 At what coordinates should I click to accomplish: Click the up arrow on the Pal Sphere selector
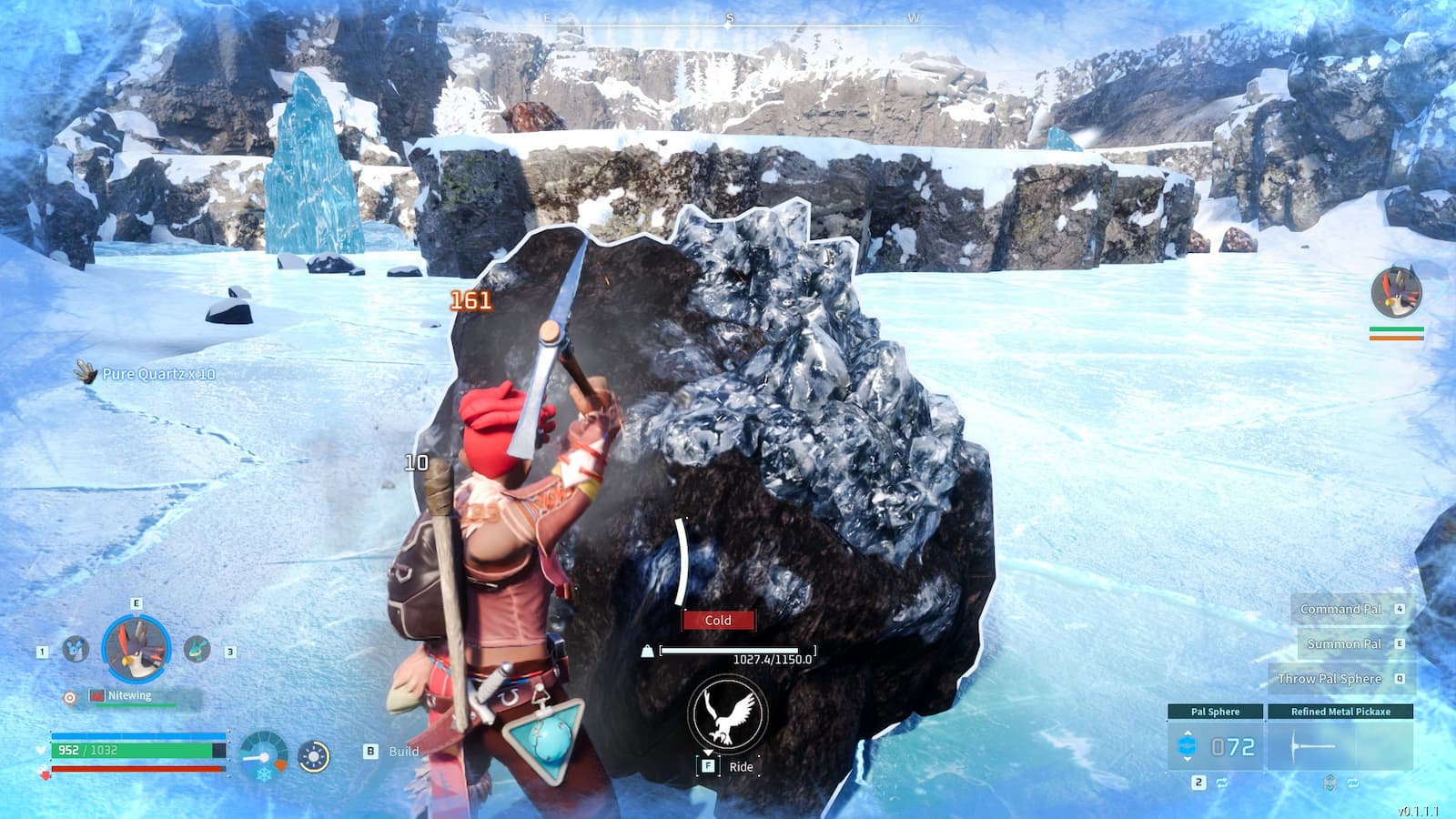1187,733
